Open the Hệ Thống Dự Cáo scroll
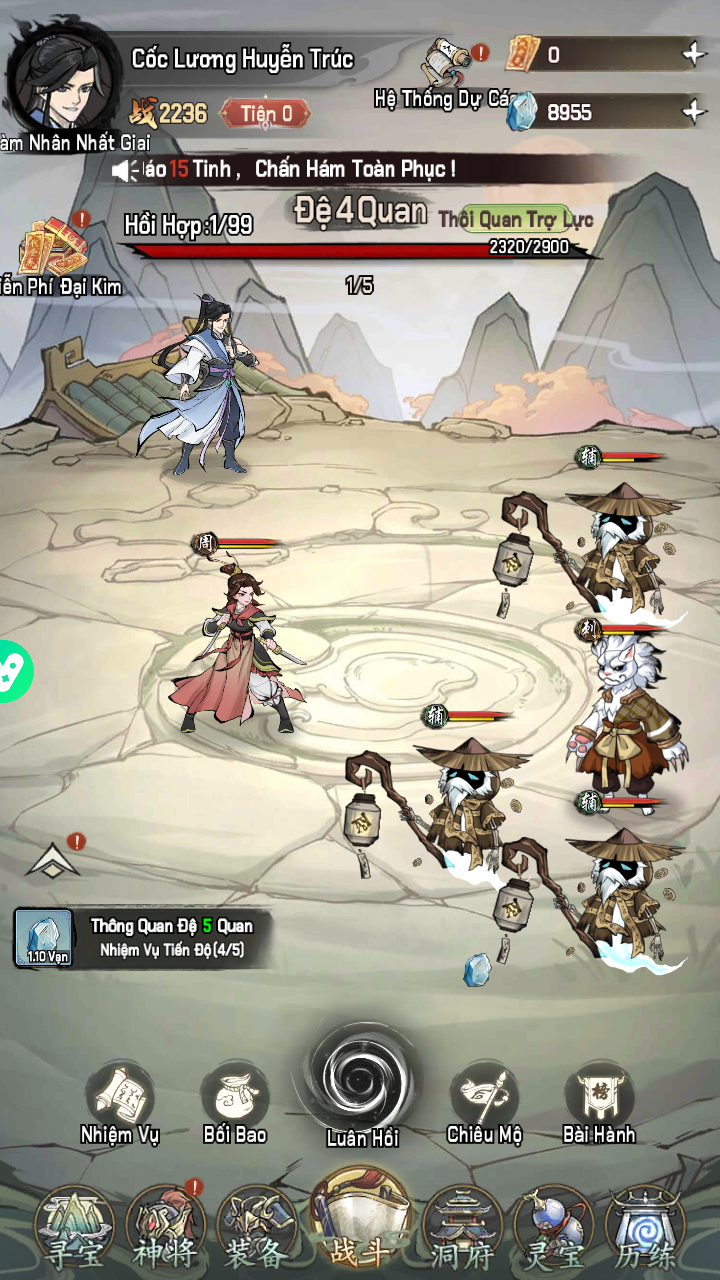Viewport: 720px width, 1280px height. point(447,68)
